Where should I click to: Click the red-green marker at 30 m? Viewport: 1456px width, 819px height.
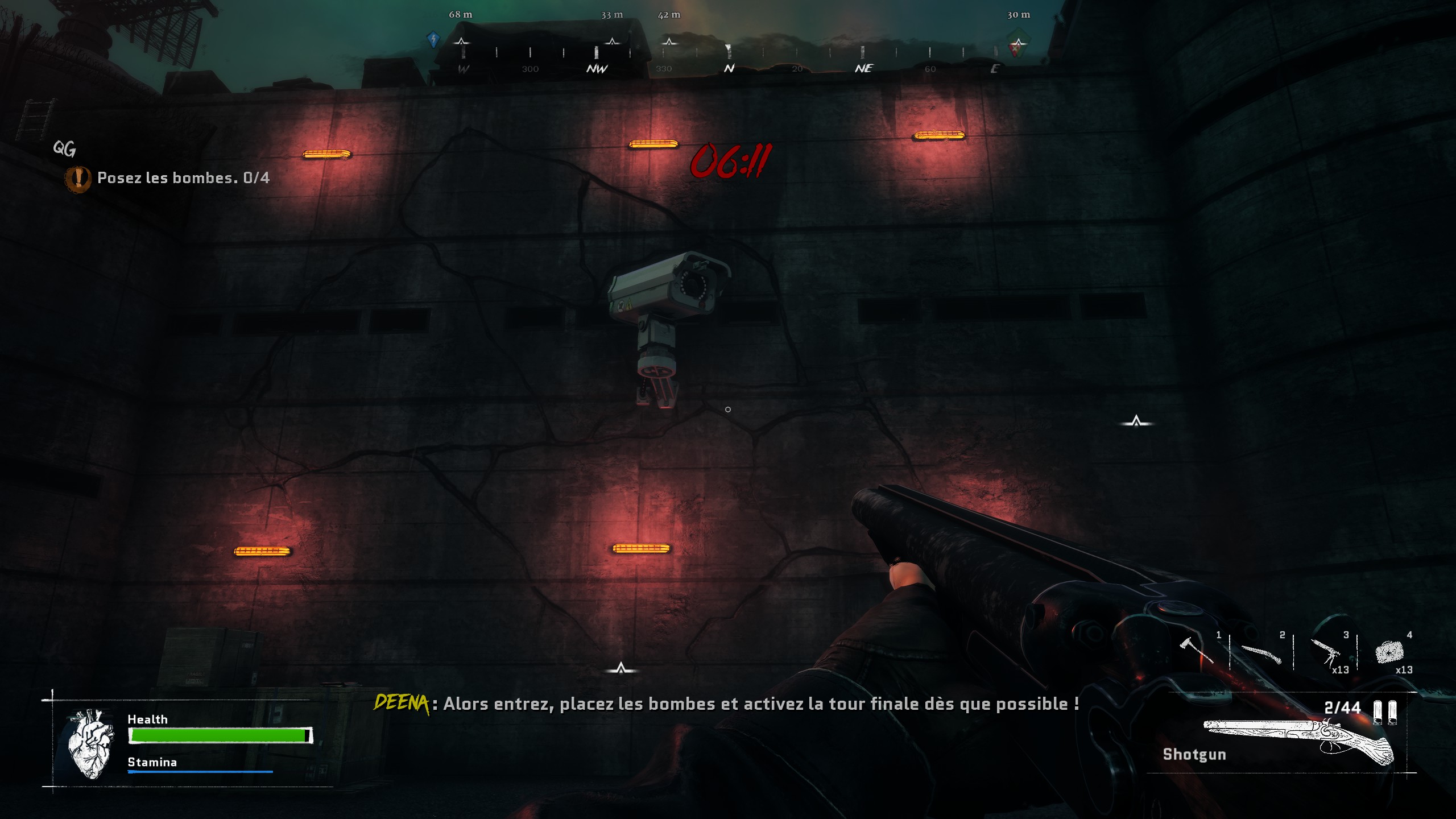(1017, 44)
